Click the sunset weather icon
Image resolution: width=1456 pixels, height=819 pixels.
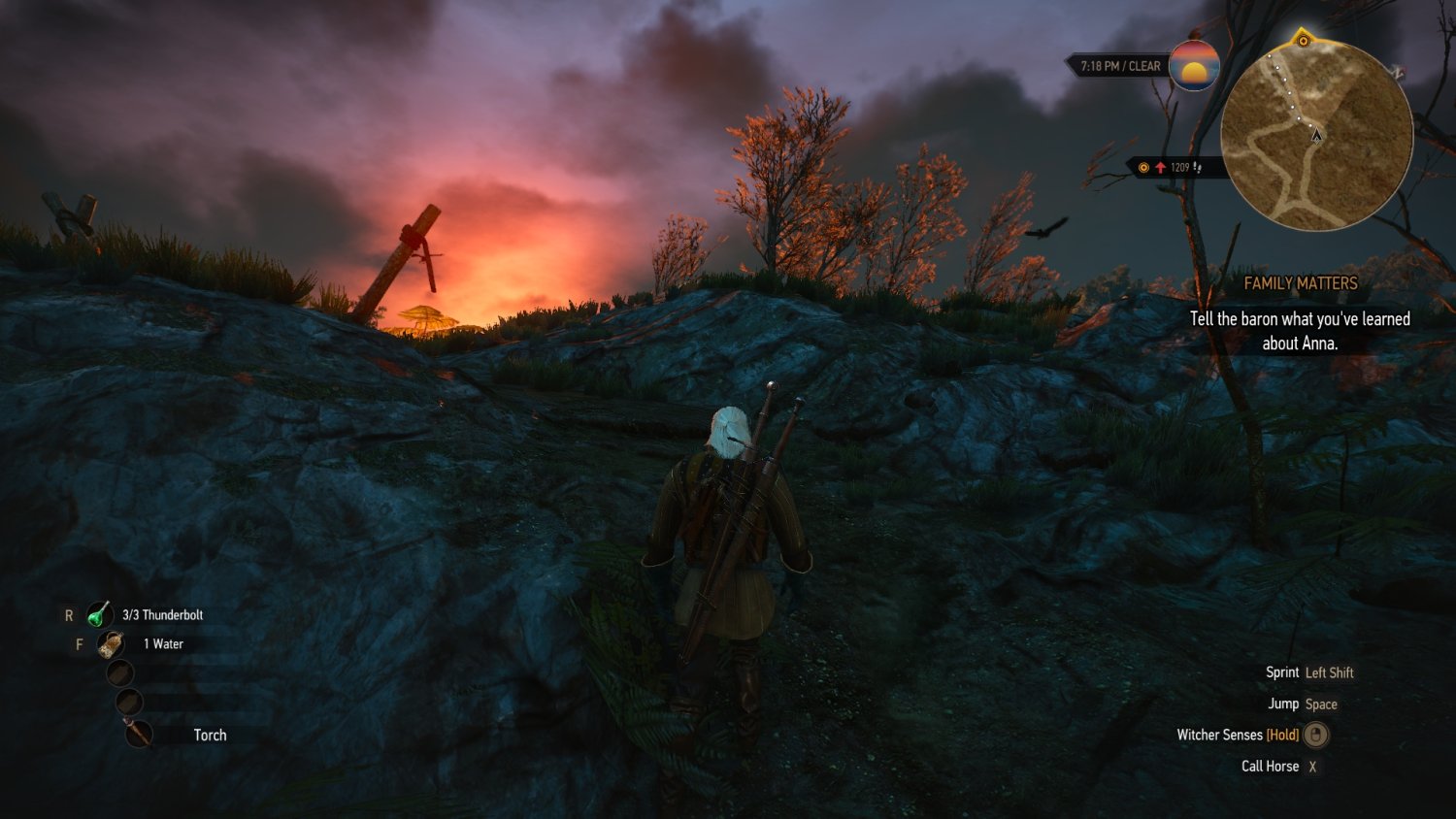1194,67
